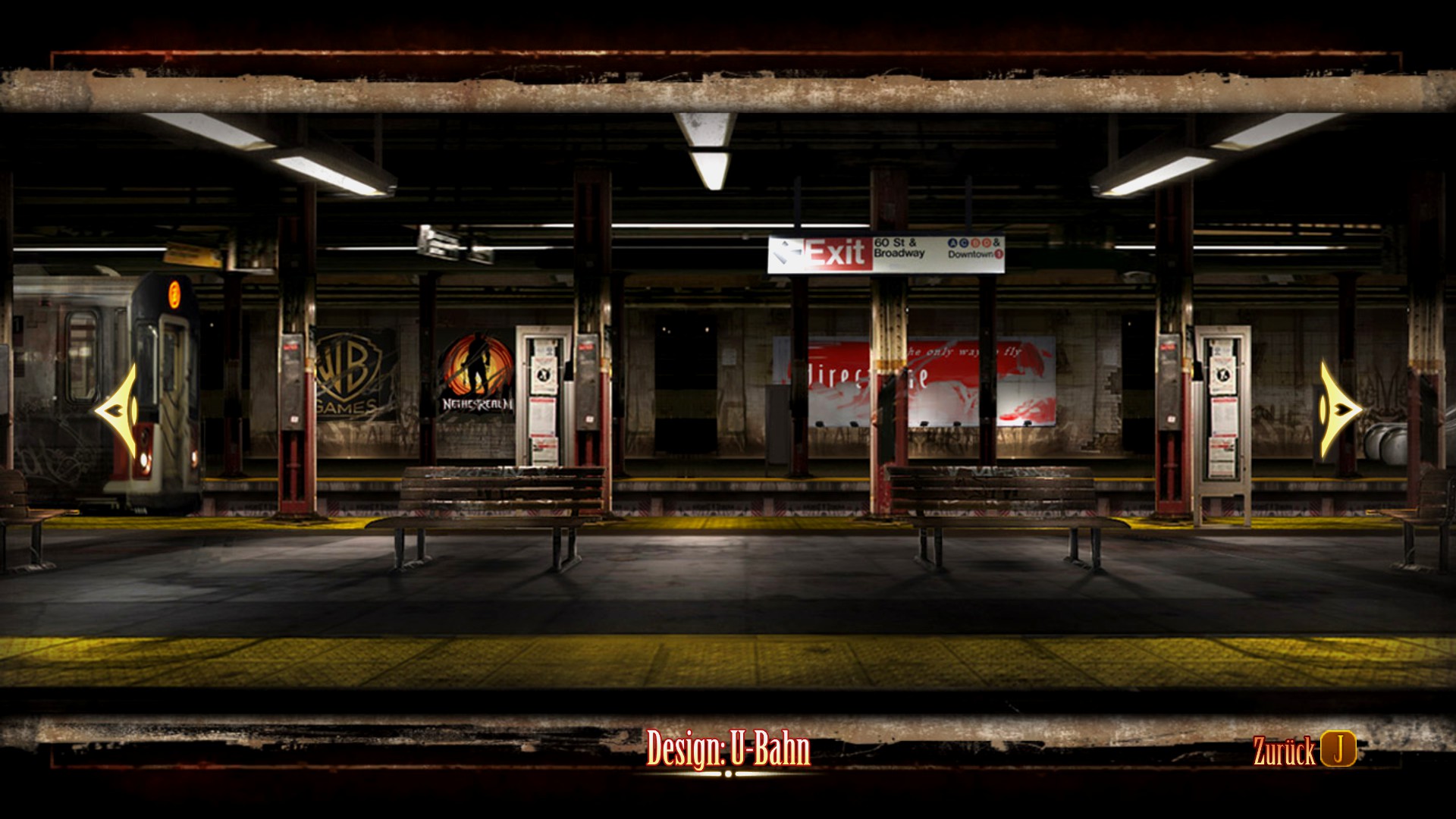Show the next stage design with right arrow
The image size is (1456, 819).
click(1338, 409)
